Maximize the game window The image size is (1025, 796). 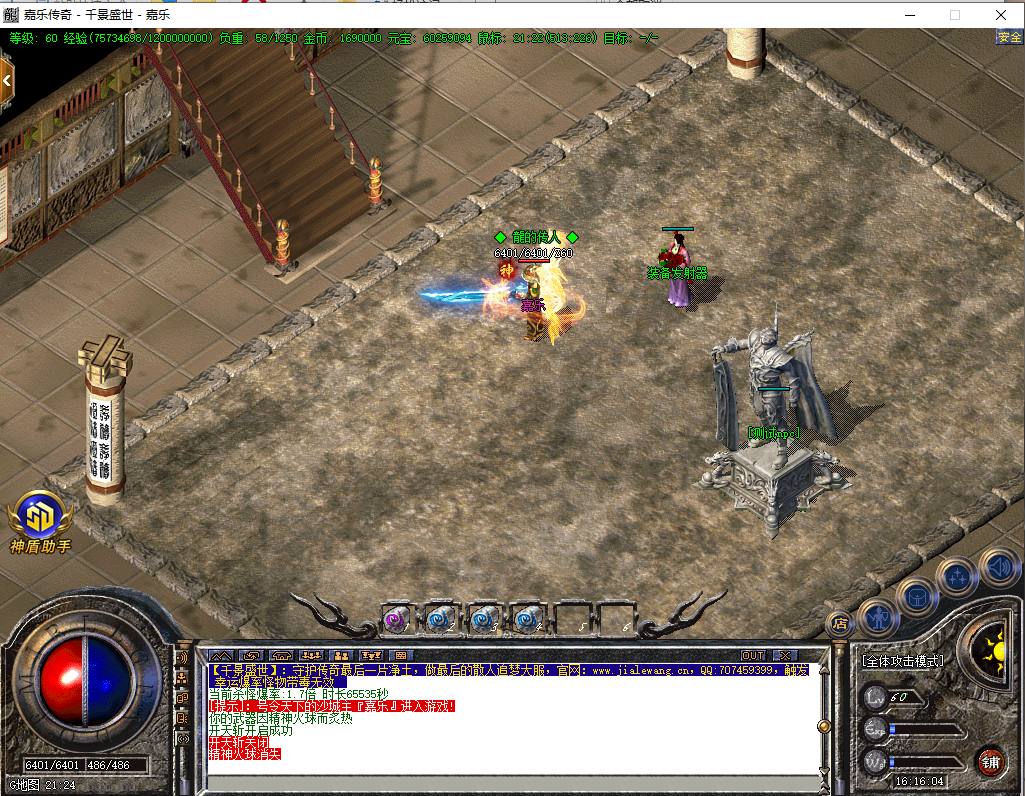[x=954, y=15]
